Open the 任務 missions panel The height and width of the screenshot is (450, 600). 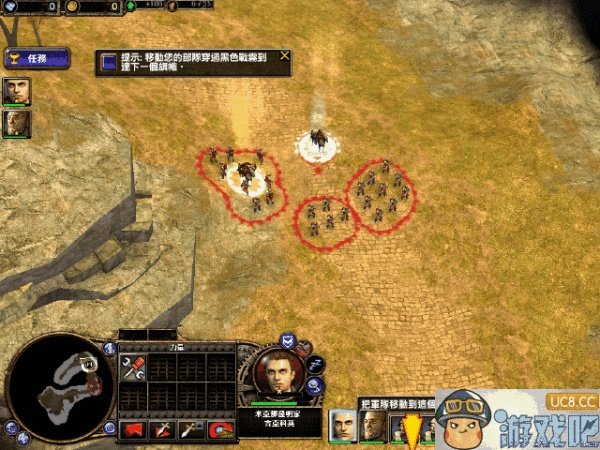point(36,59)
